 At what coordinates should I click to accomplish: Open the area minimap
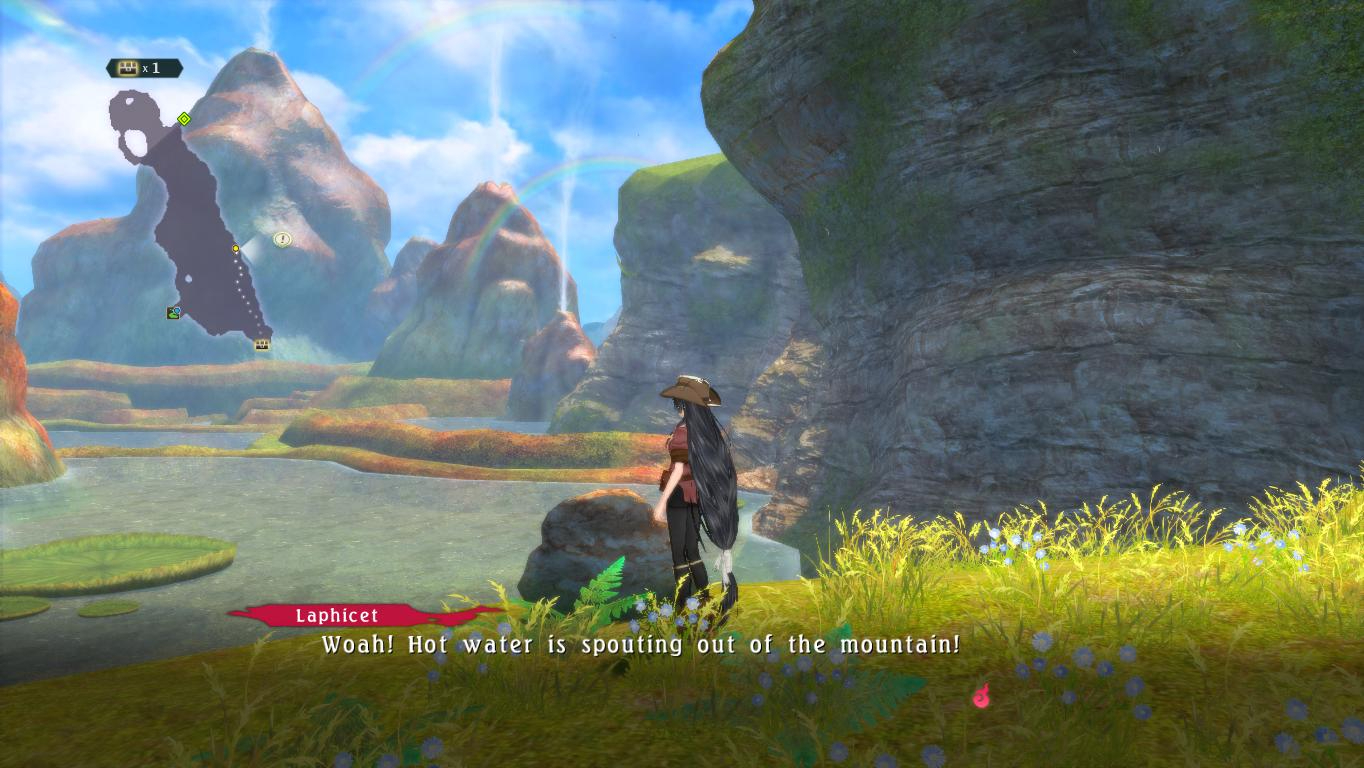coord(195,220)
